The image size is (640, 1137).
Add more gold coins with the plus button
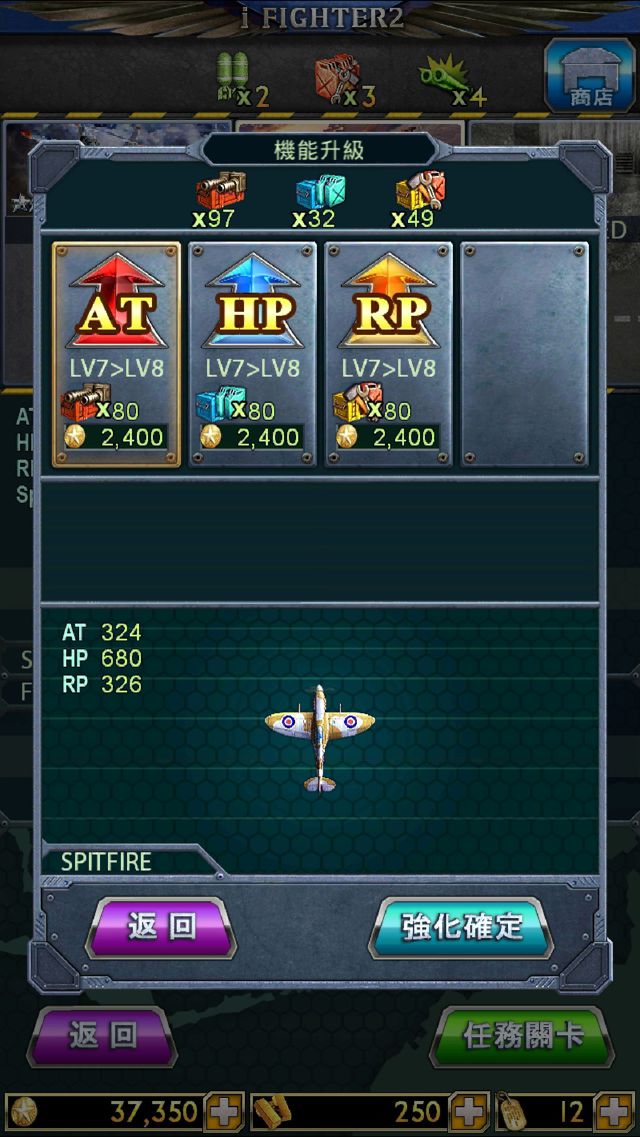coord(224,1112)
